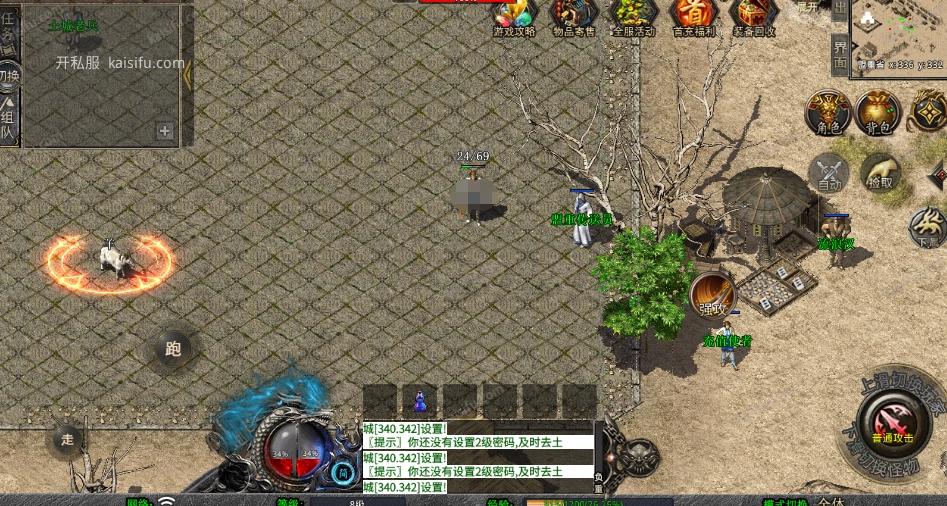
Task: Switch movement to 跑 run mode
Action: click(x=173, y=349)
